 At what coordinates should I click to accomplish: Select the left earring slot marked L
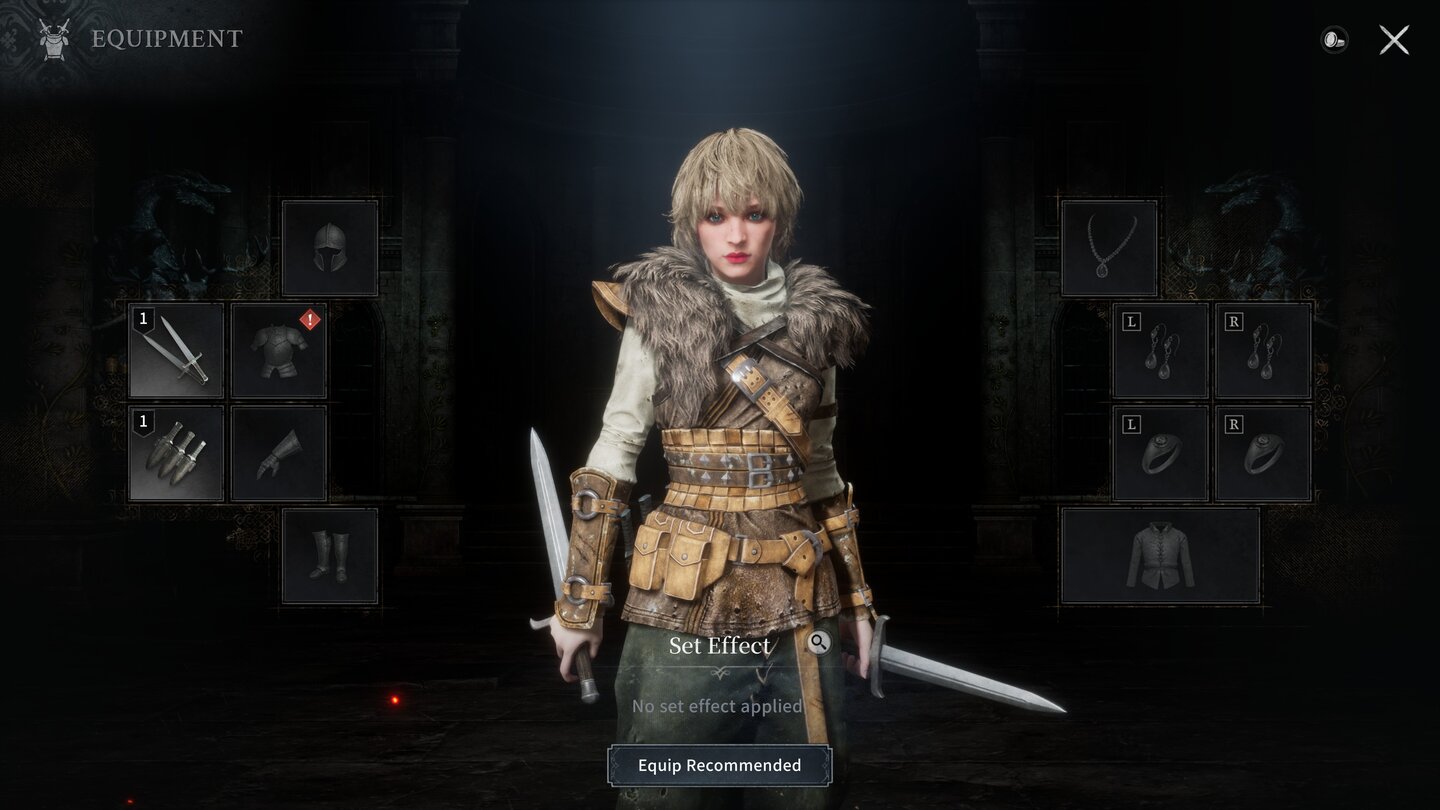[x=1160, y=351]
